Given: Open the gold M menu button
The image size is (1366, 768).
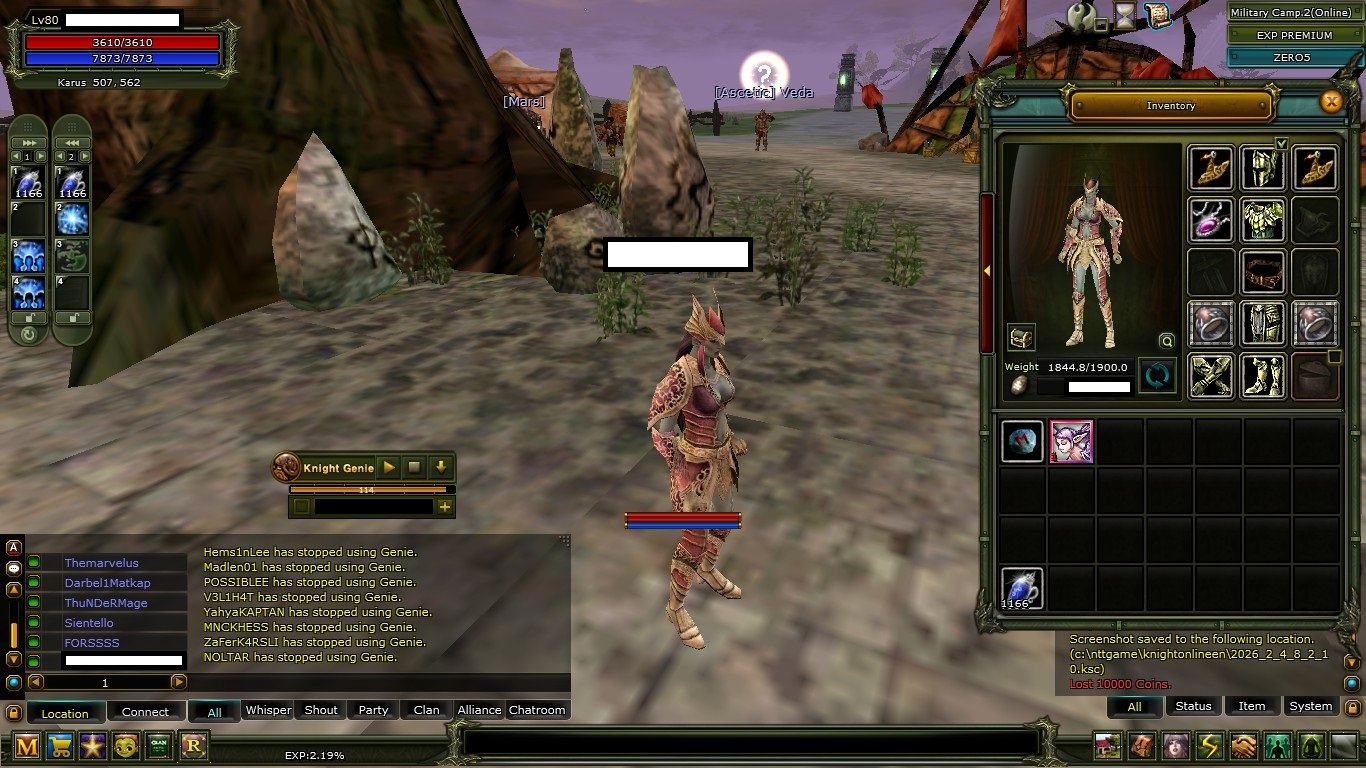Looking at the screenshot, I should click(27, 745).
